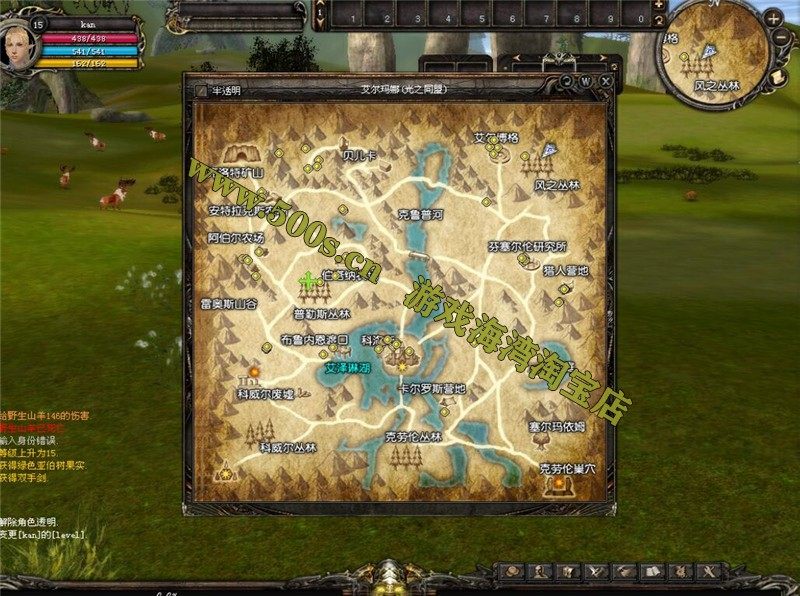
Task: Click the green cross marker on the map
Action: tap(309, 281)
